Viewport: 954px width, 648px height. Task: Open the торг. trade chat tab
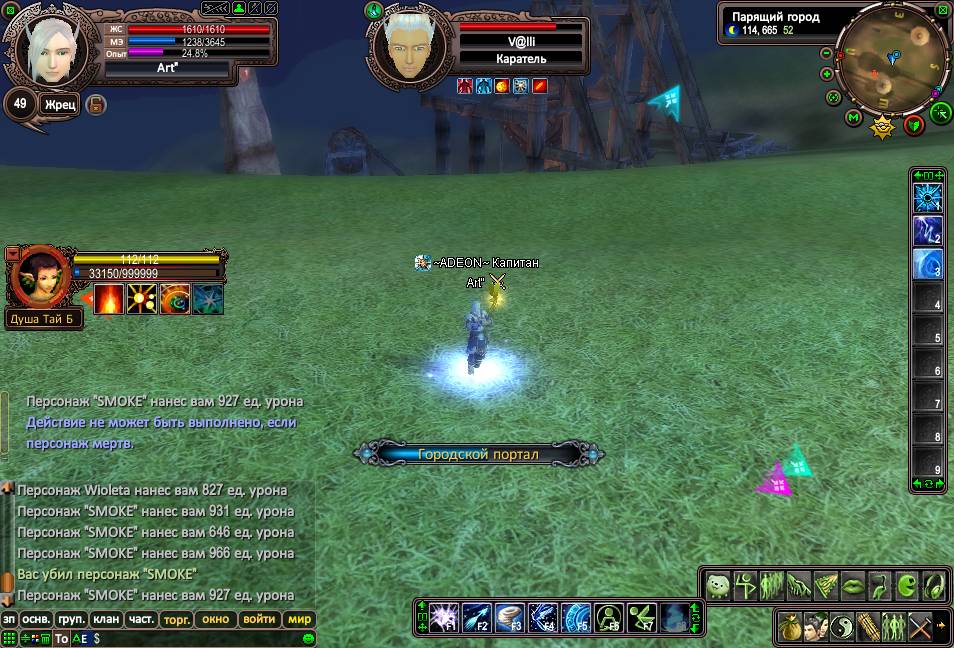(x=176, y=619)
